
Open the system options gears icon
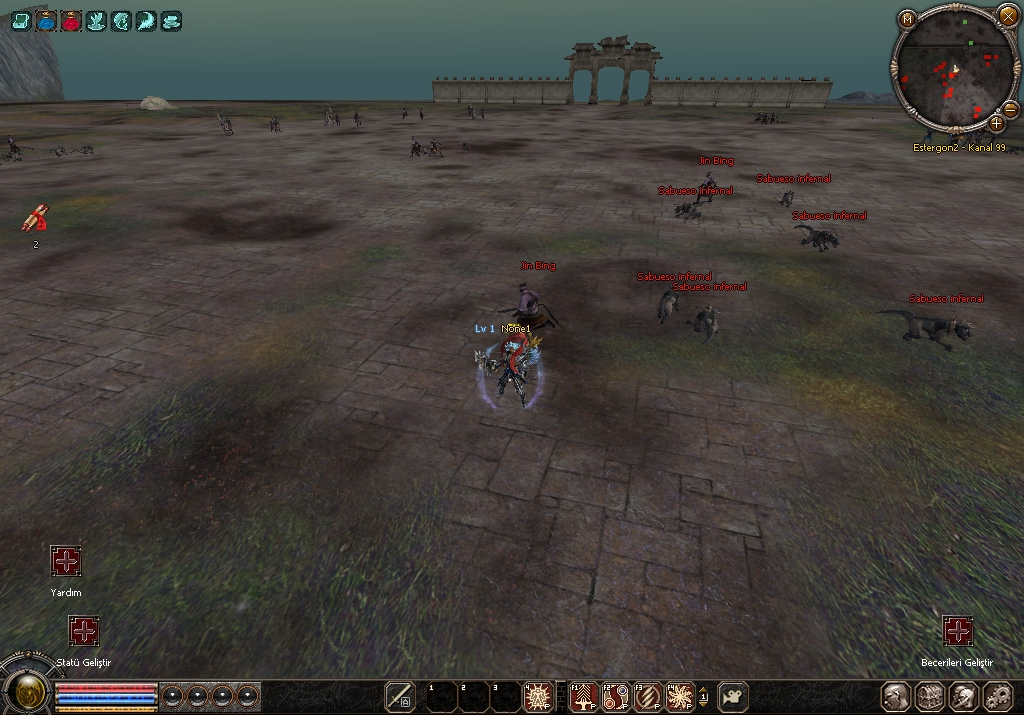[997, 696]
